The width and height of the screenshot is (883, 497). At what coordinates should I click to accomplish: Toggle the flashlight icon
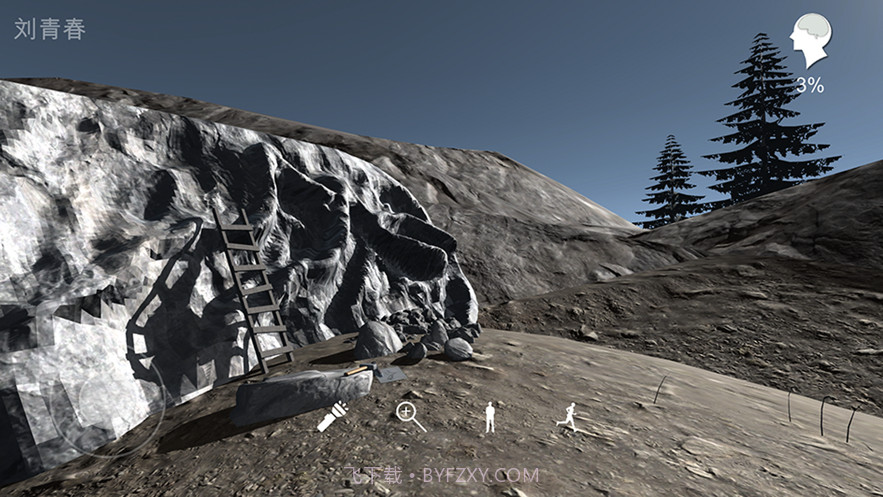point(332,416)
